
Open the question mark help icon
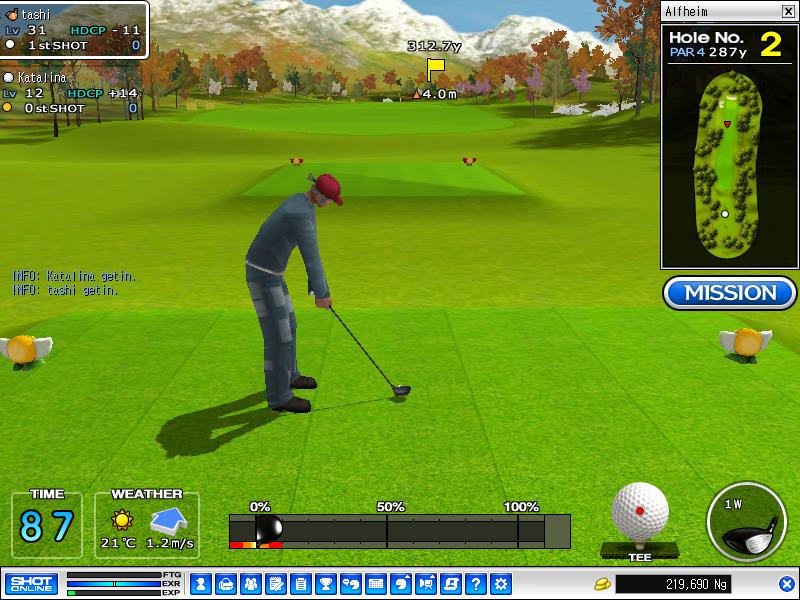[476, 583]
